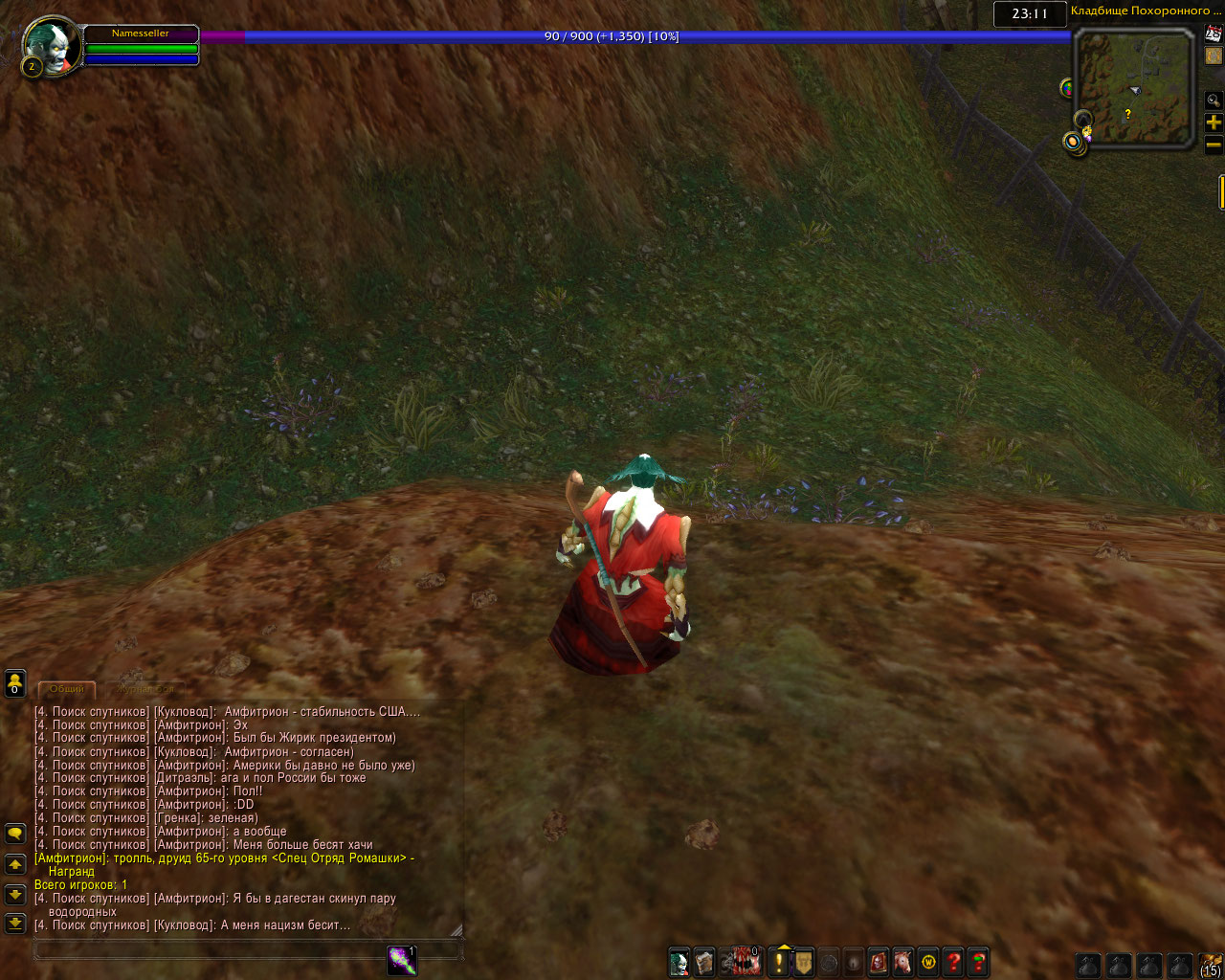This screenshot has width=1225, height=980.
Task: Switch to the Общий chat tab
Action: click(67, 689)
